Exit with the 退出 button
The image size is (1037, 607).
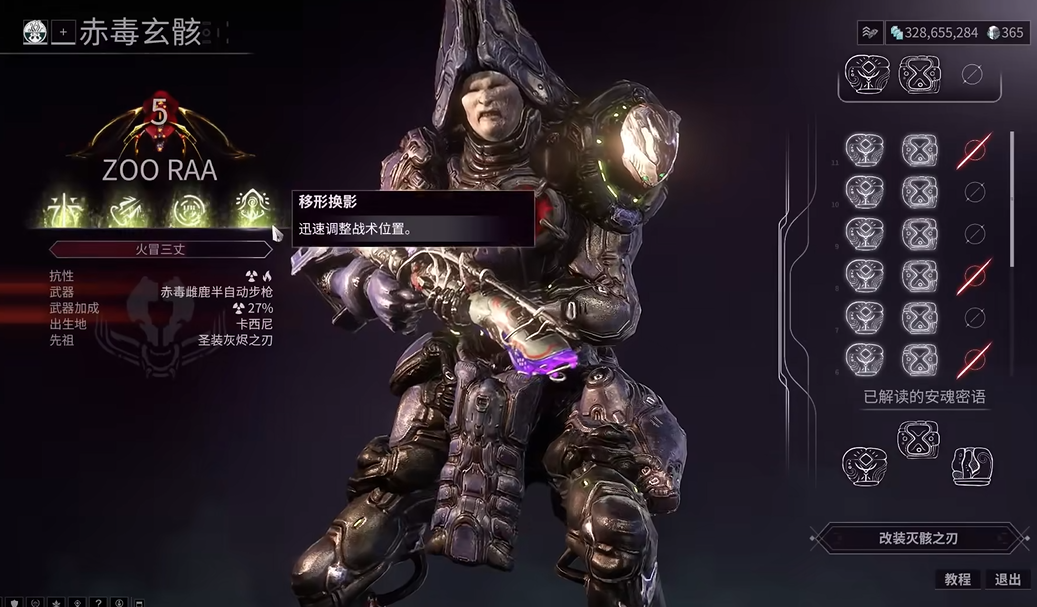click(1008, 580)
